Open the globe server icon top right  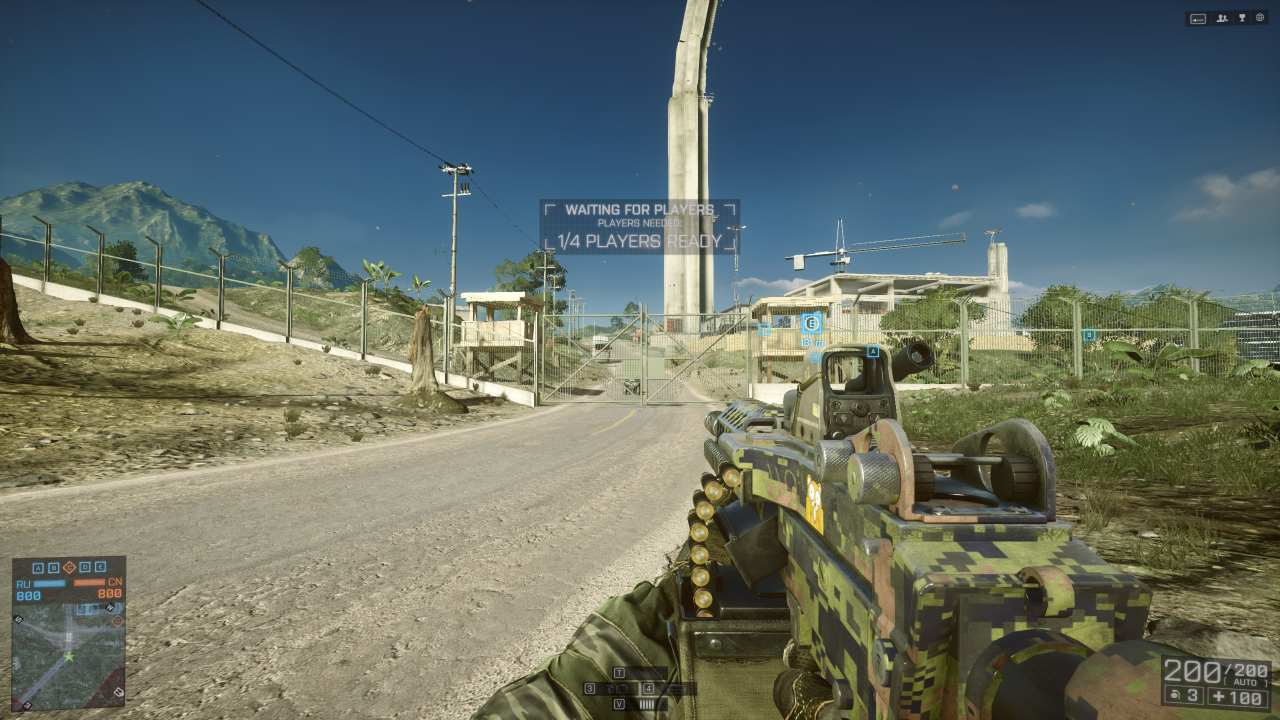click(1260, 17)
